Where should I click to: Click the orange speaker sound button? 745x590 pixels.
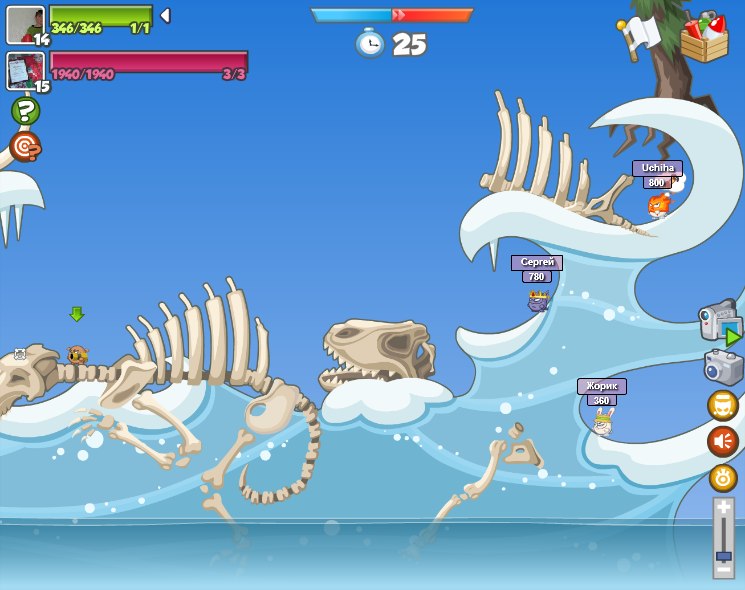click(x=722, y=441)
